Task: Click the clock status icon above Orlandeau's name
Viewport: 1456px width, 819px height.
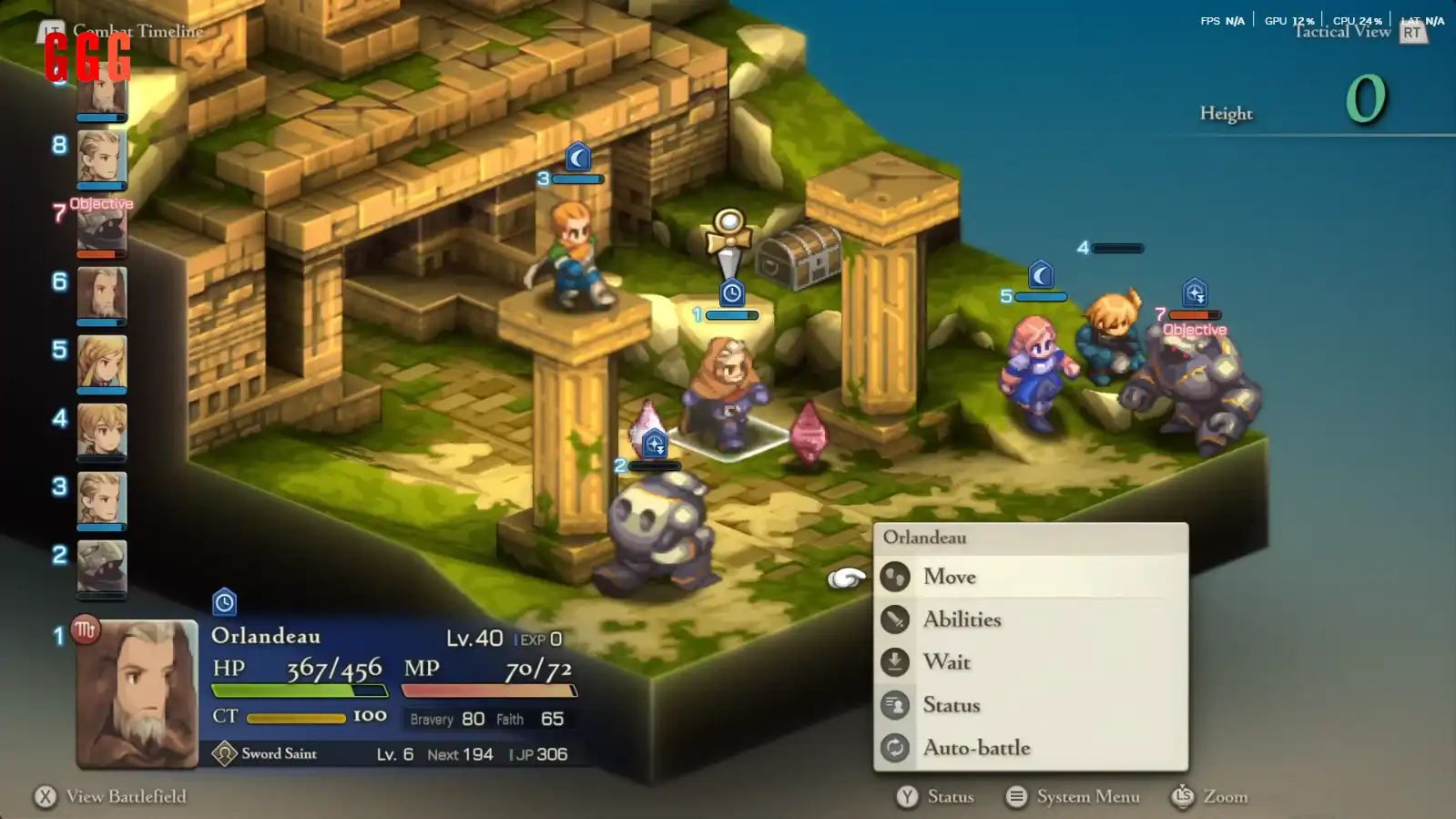Action: click(224, 602)
